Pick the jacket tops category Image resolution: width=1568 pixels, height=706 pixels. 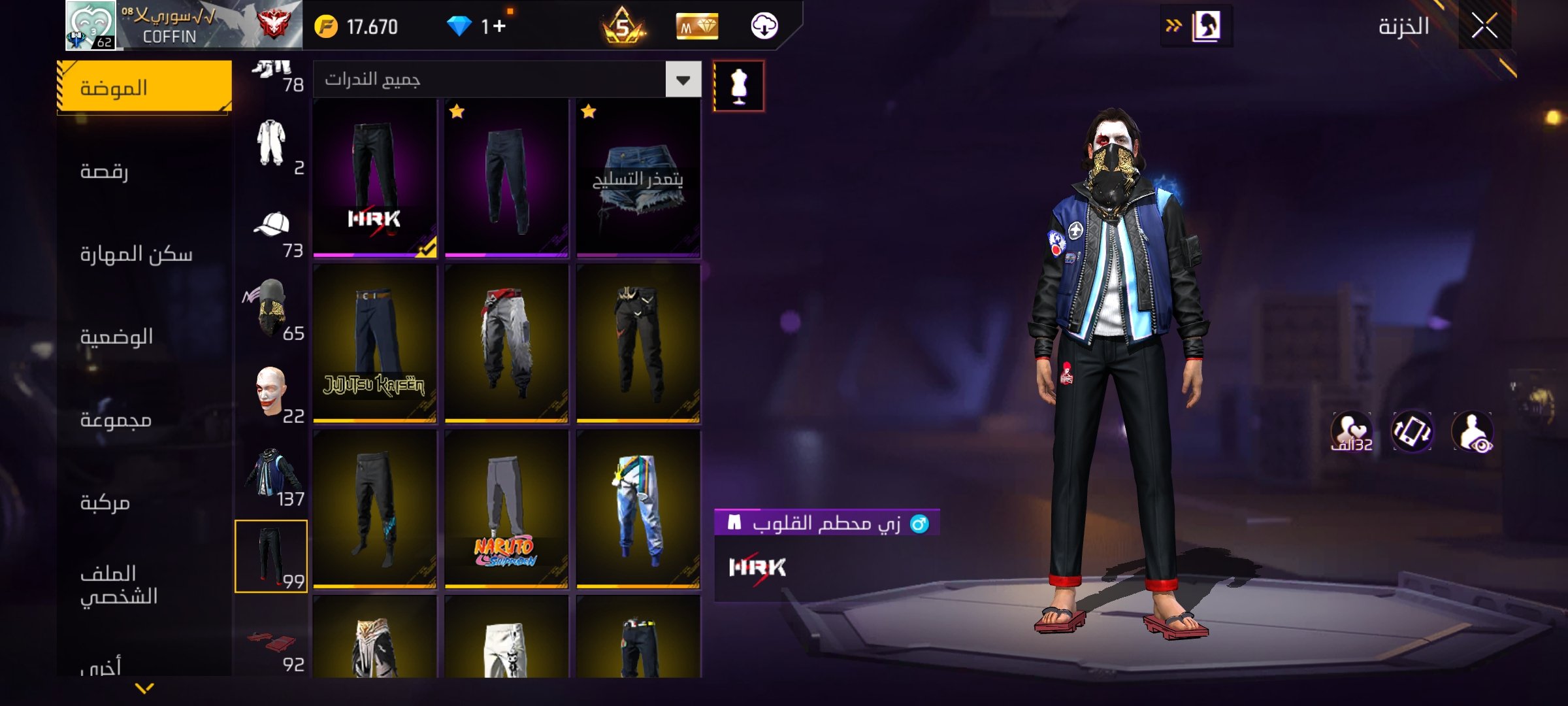click(x=272, y=475)
